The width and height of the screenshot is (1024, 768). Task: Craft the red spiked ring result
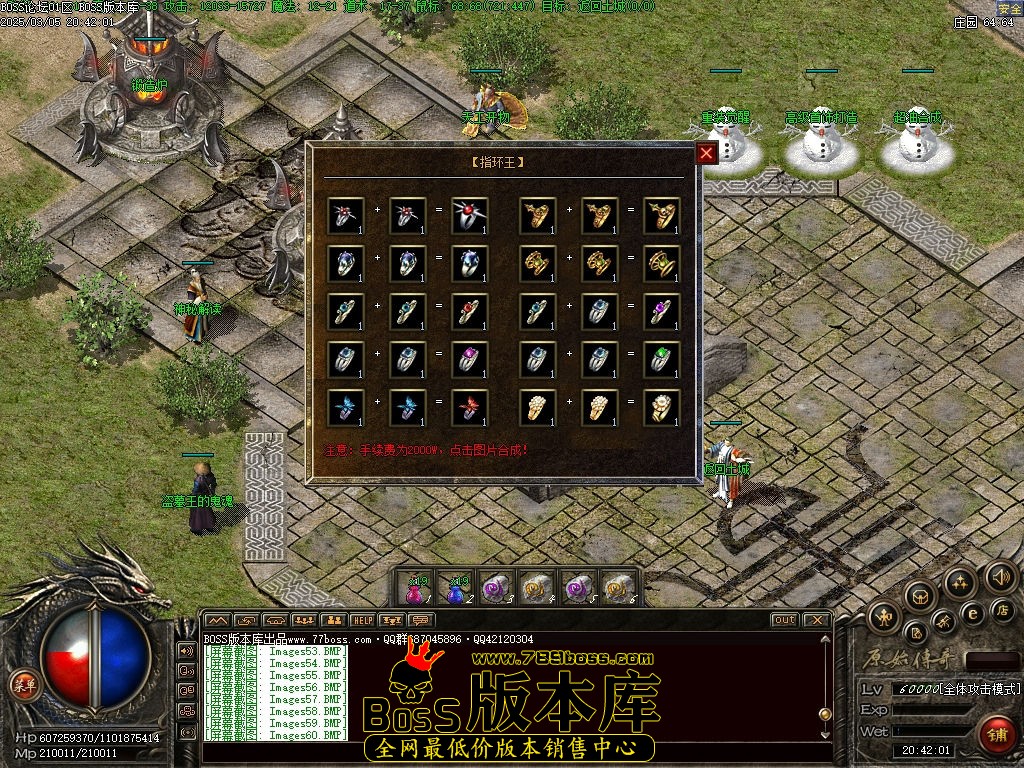click(469, 216)
